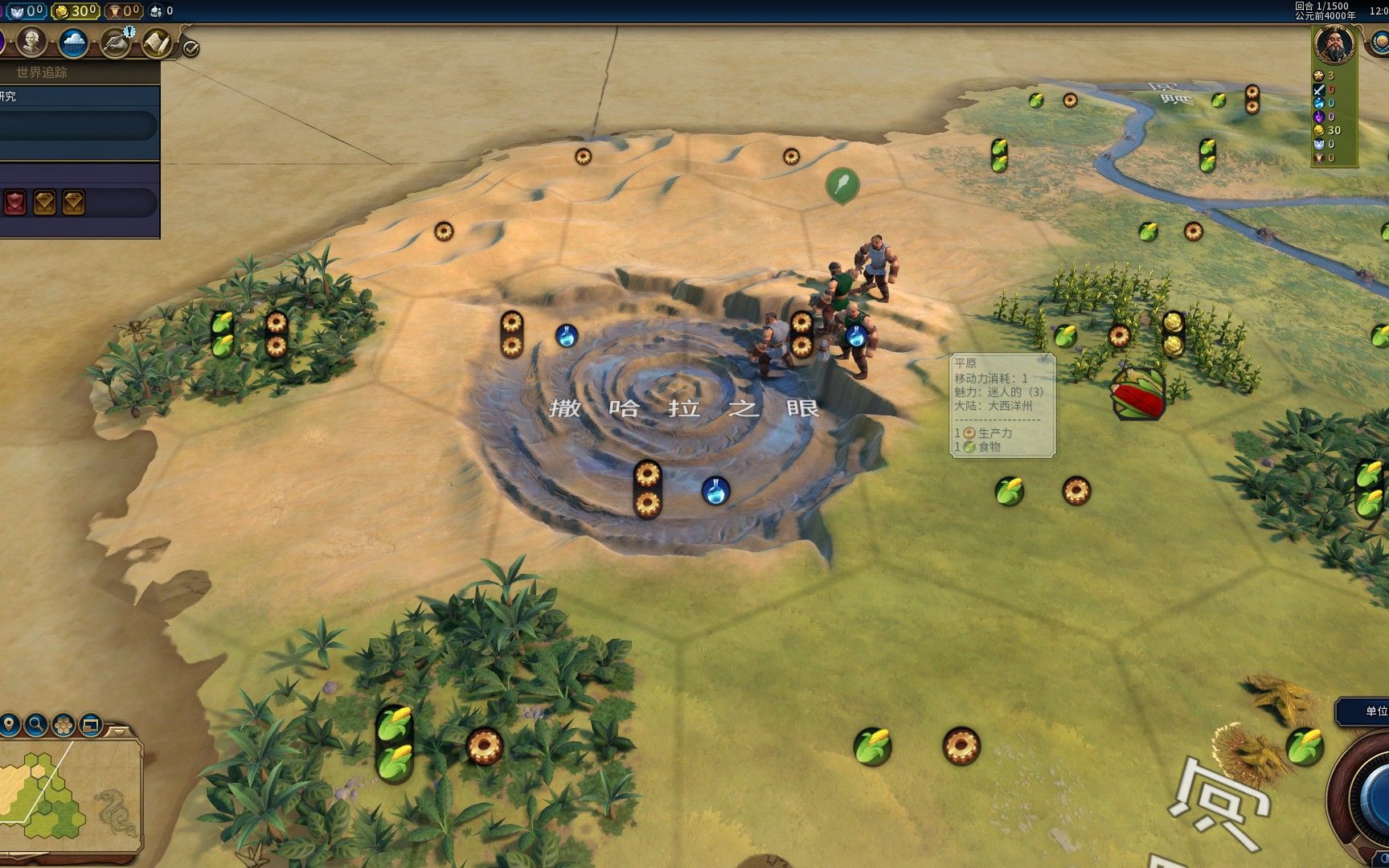The image size is (1389, 868).
Task: Click the red shield emergency icon
Action: 15,203
